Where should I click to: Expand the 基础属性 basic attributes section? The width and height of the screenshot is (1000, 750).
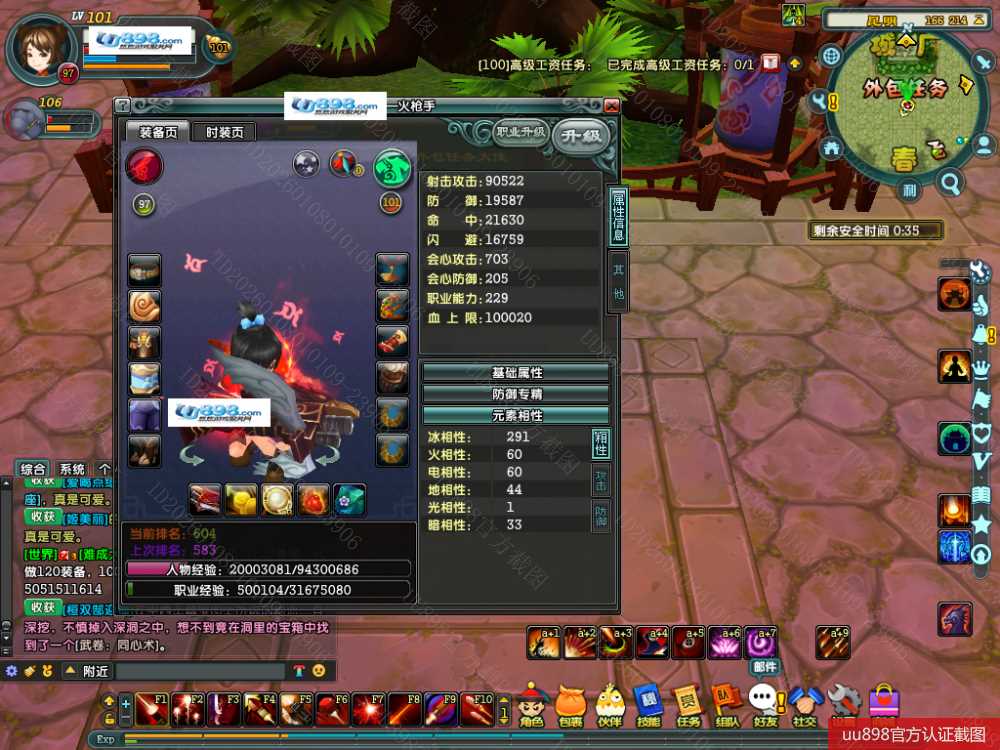point(516,372)
